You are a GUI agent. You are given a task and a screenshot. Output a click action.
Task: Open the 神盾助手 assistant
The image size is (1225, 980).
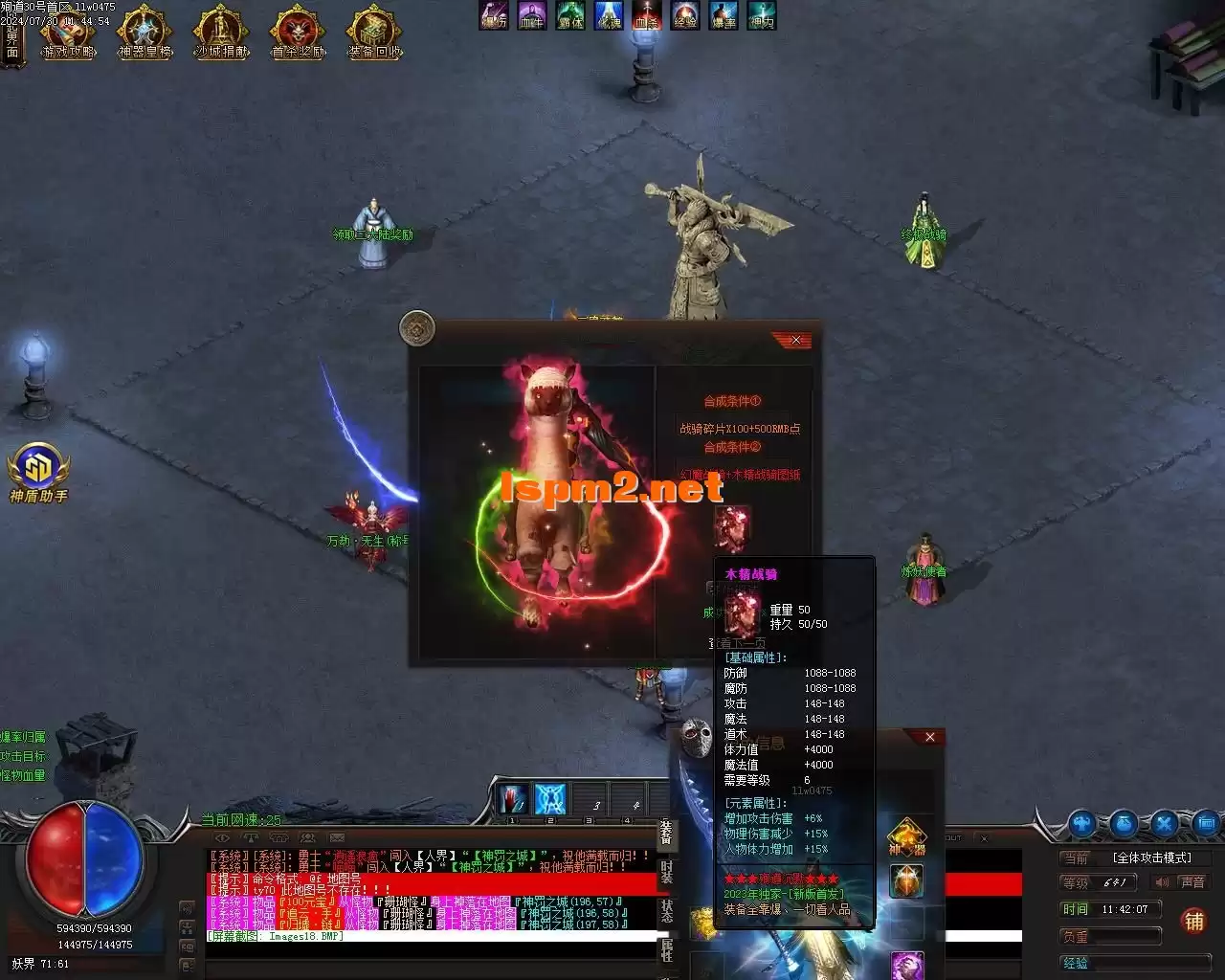click(38, 471)
